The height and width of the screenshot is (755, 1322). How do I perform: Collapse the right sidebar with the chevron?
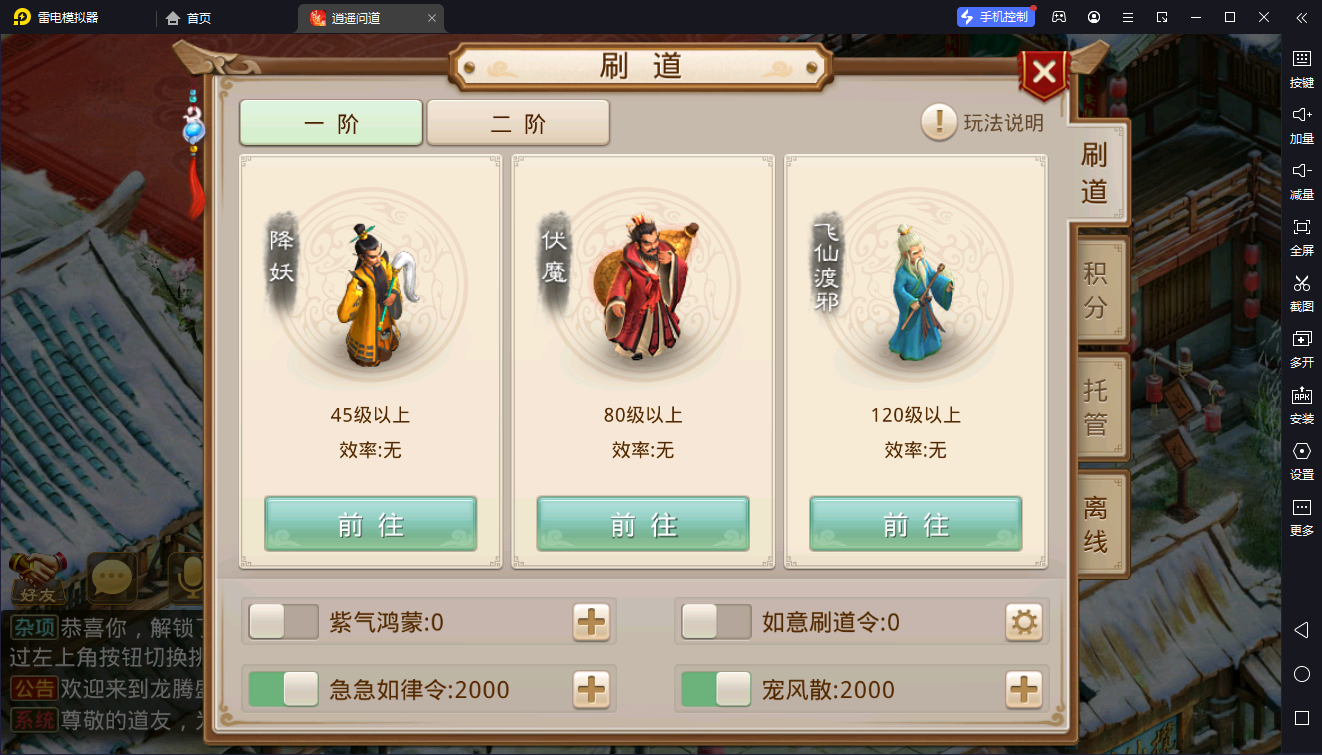pos(1300,17)
